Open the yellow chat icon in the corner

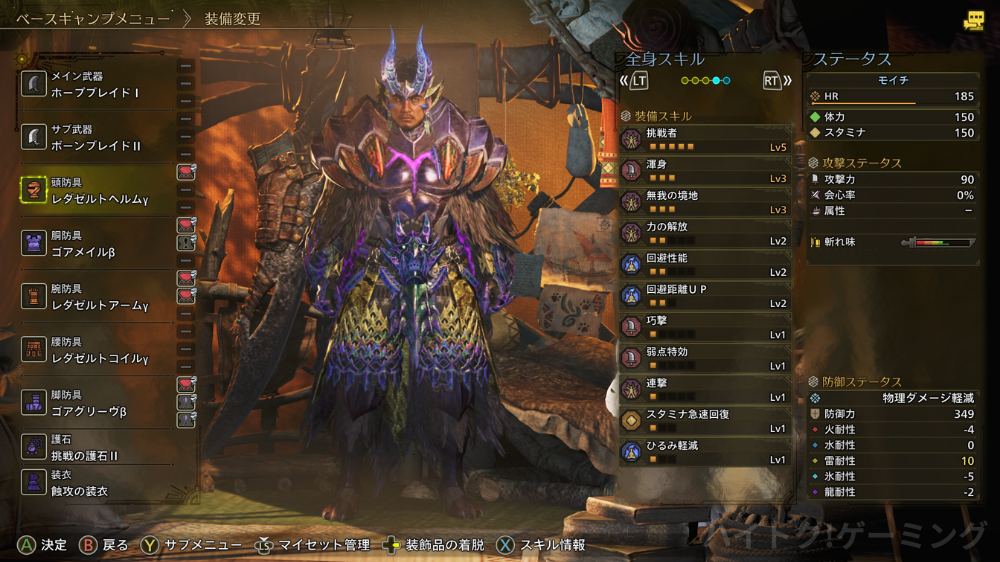point(972,21)
